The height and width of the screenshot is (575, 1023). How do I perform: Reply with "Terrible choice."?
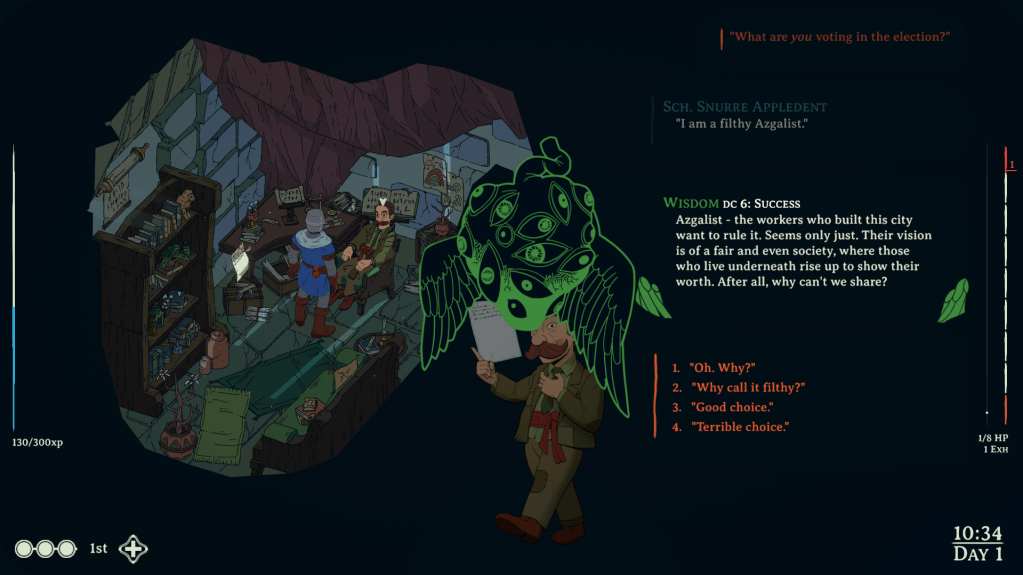(x=739, y=427)
